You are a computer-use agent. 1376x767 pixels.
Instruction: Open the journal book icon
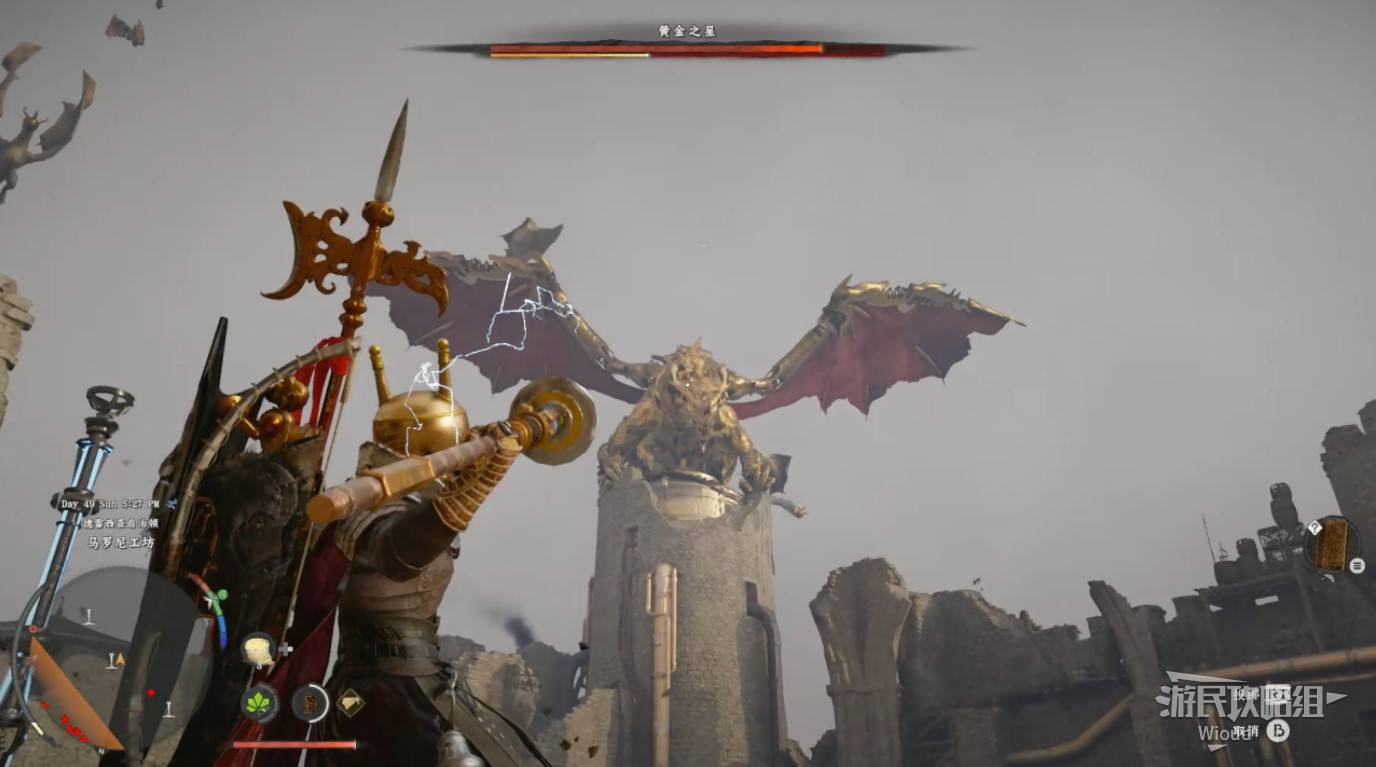(1331, 544)
